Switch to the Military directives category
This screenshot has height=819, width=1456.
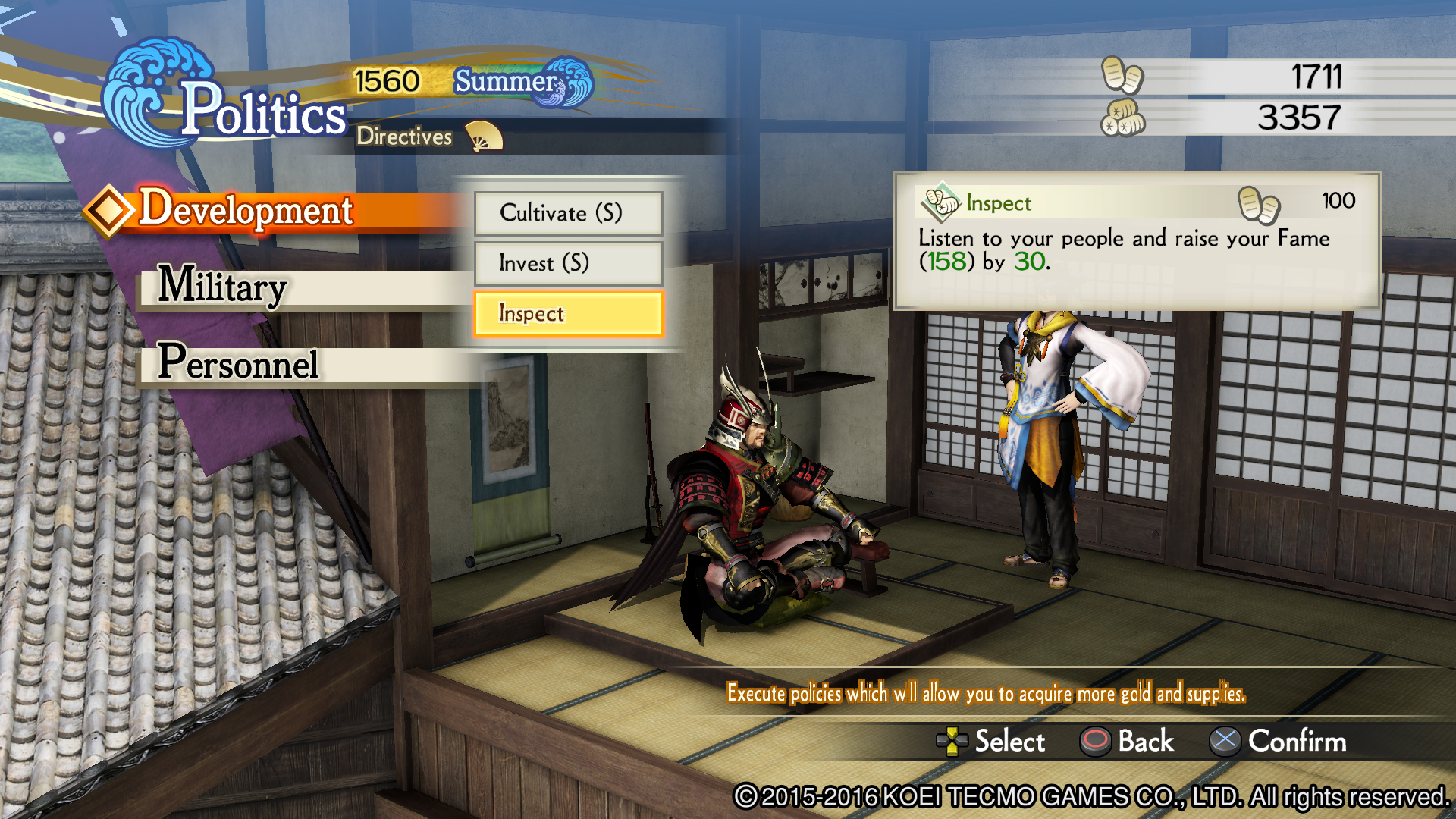click(222, 289)
